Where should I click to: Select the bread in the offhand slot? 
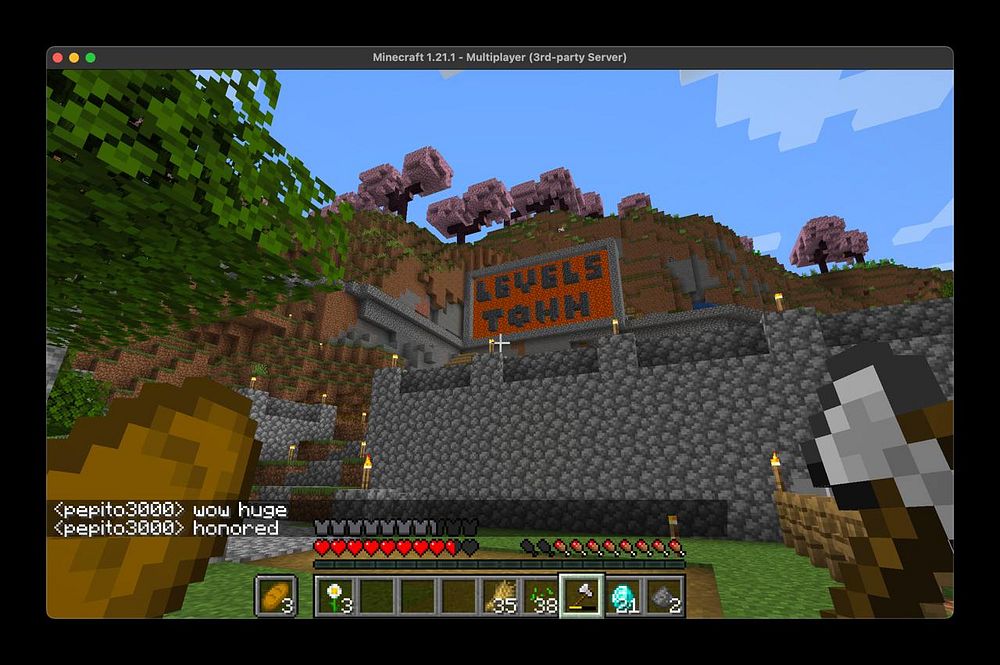tap(275, 597)
